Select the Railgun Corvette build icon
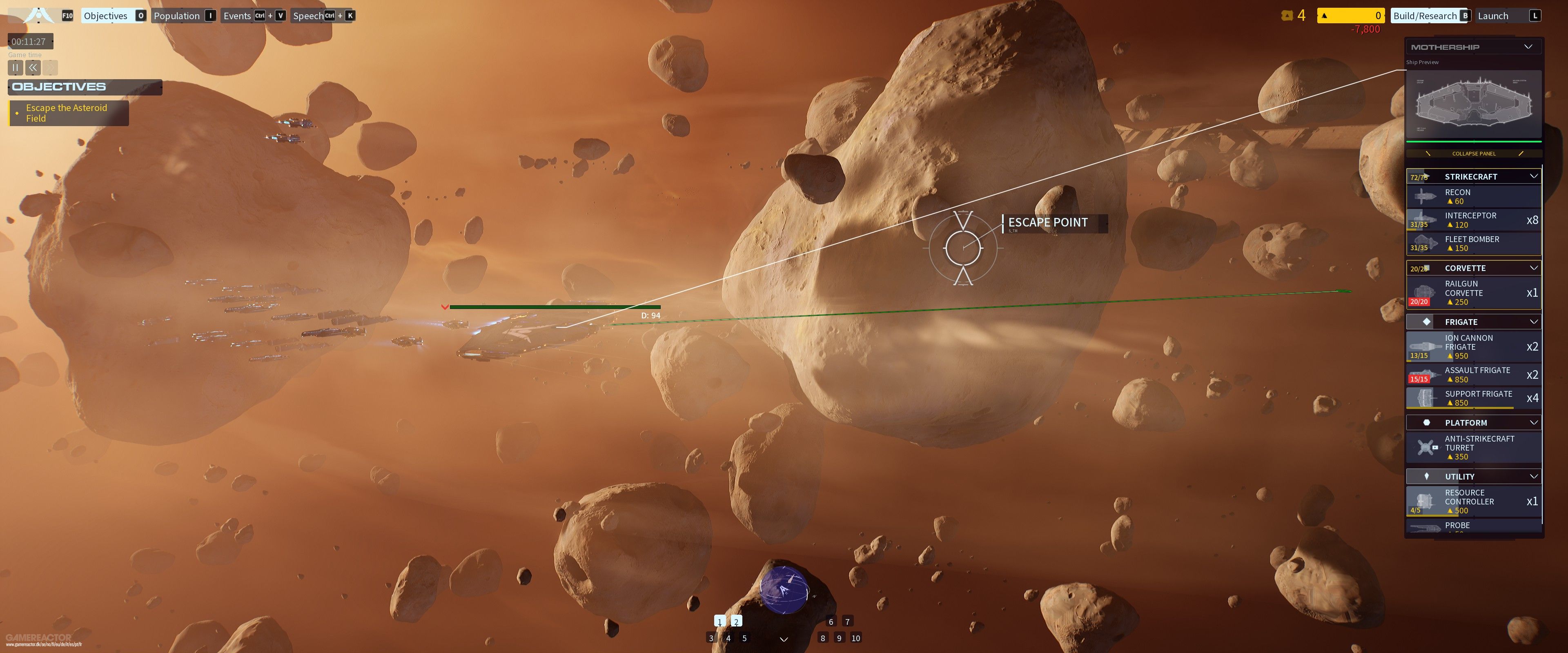This screenshot has height=653, width=1568. (x=1425, y=292)
